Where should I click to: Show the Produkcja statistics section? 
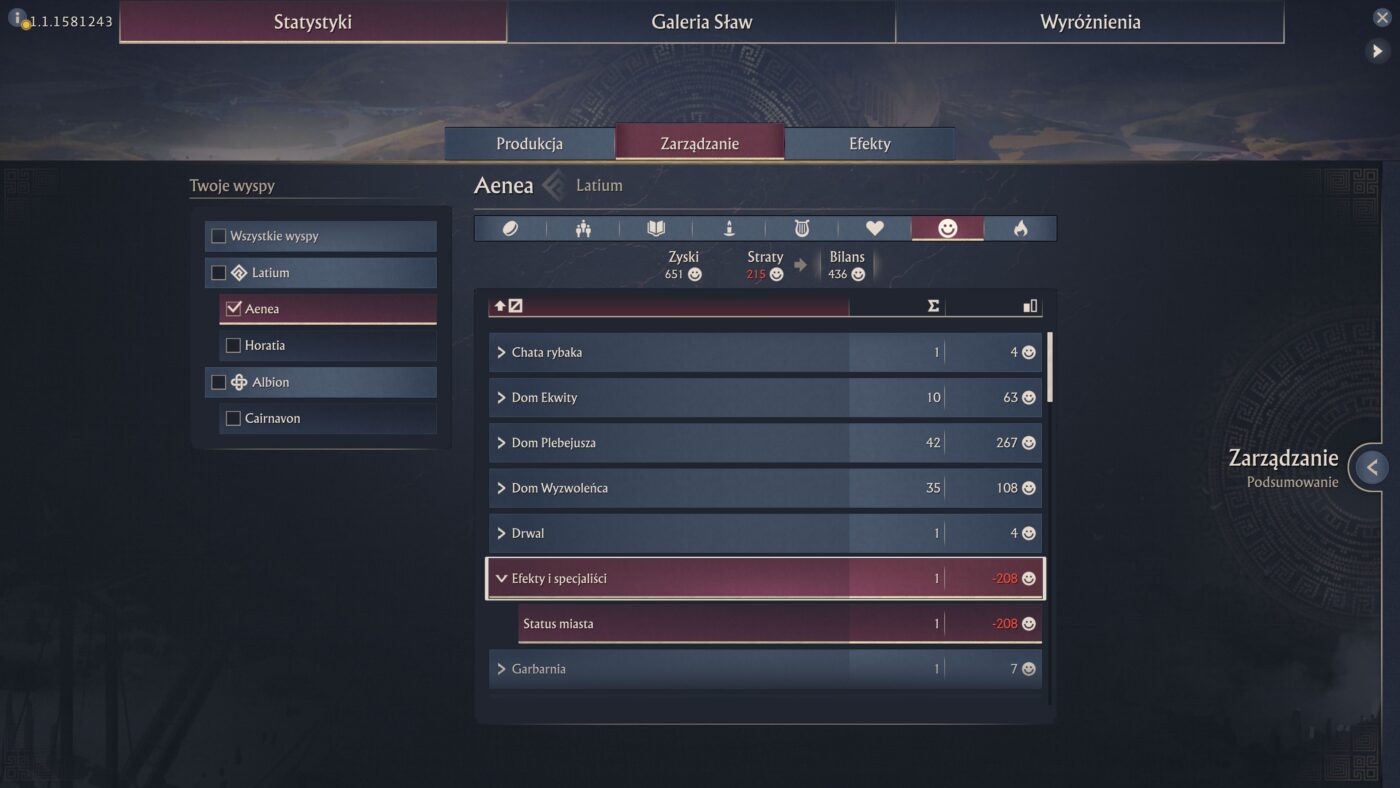529,144
